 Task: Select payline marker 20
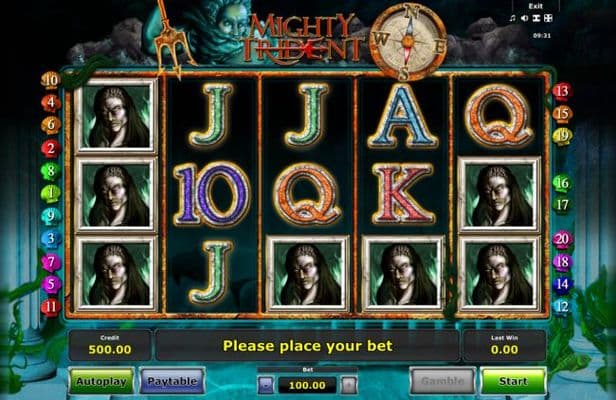(562, 240)
